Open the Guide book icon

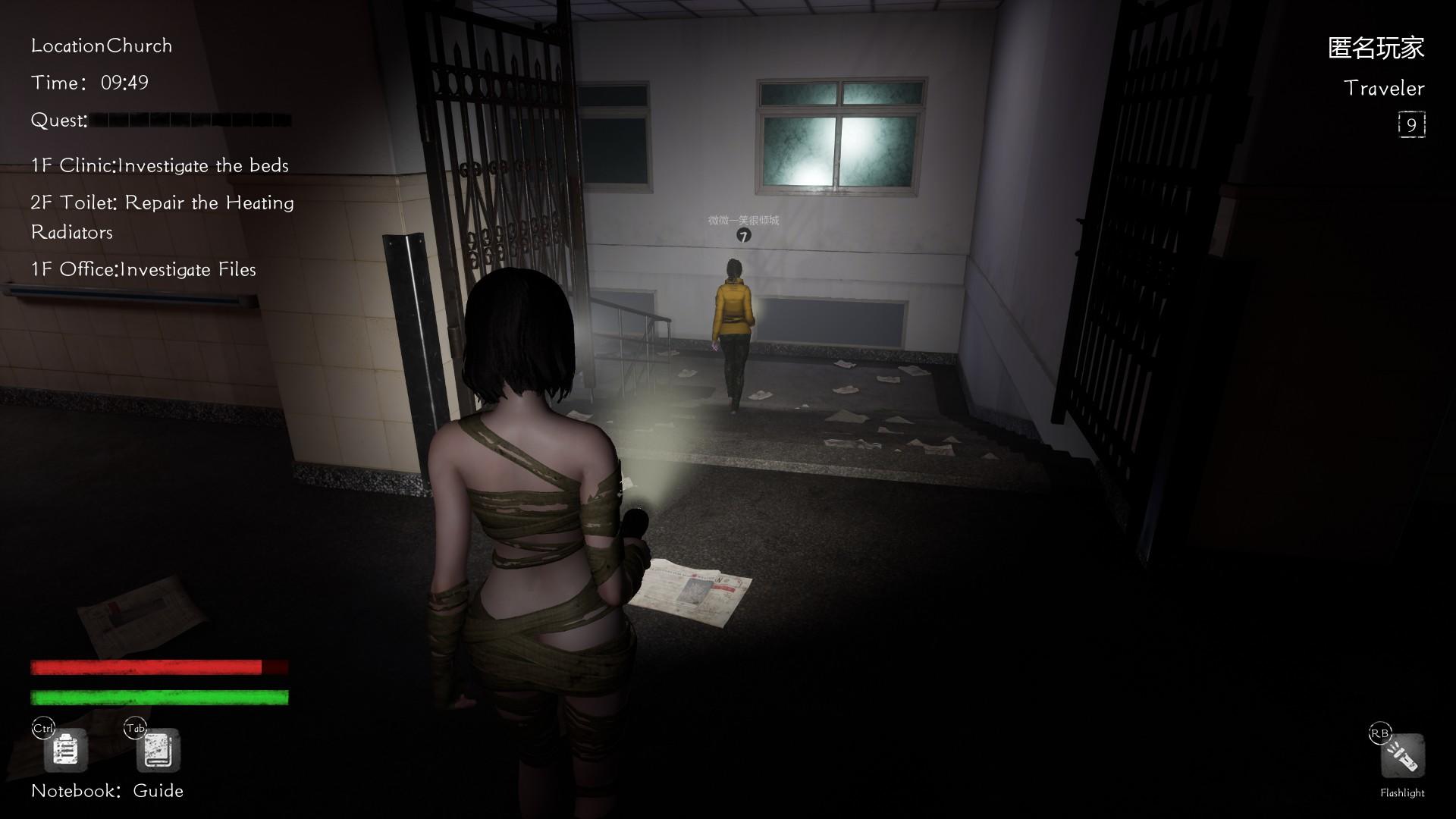tap(158, 751)
